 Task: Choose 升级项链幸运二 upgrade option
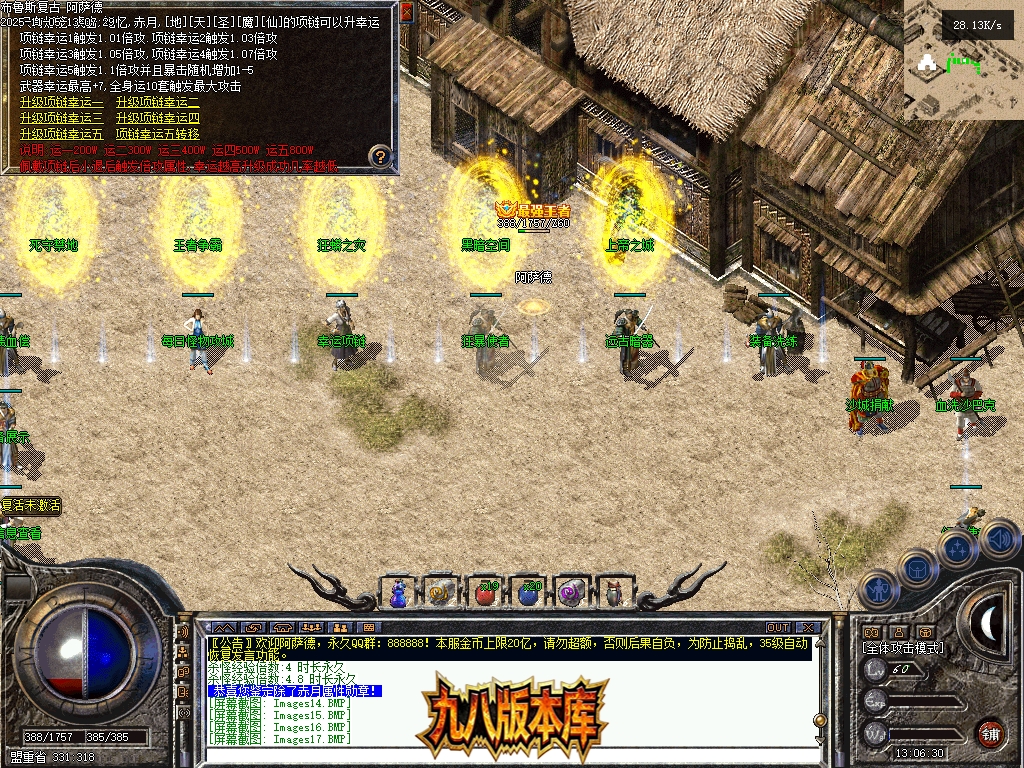pos(157,102)
